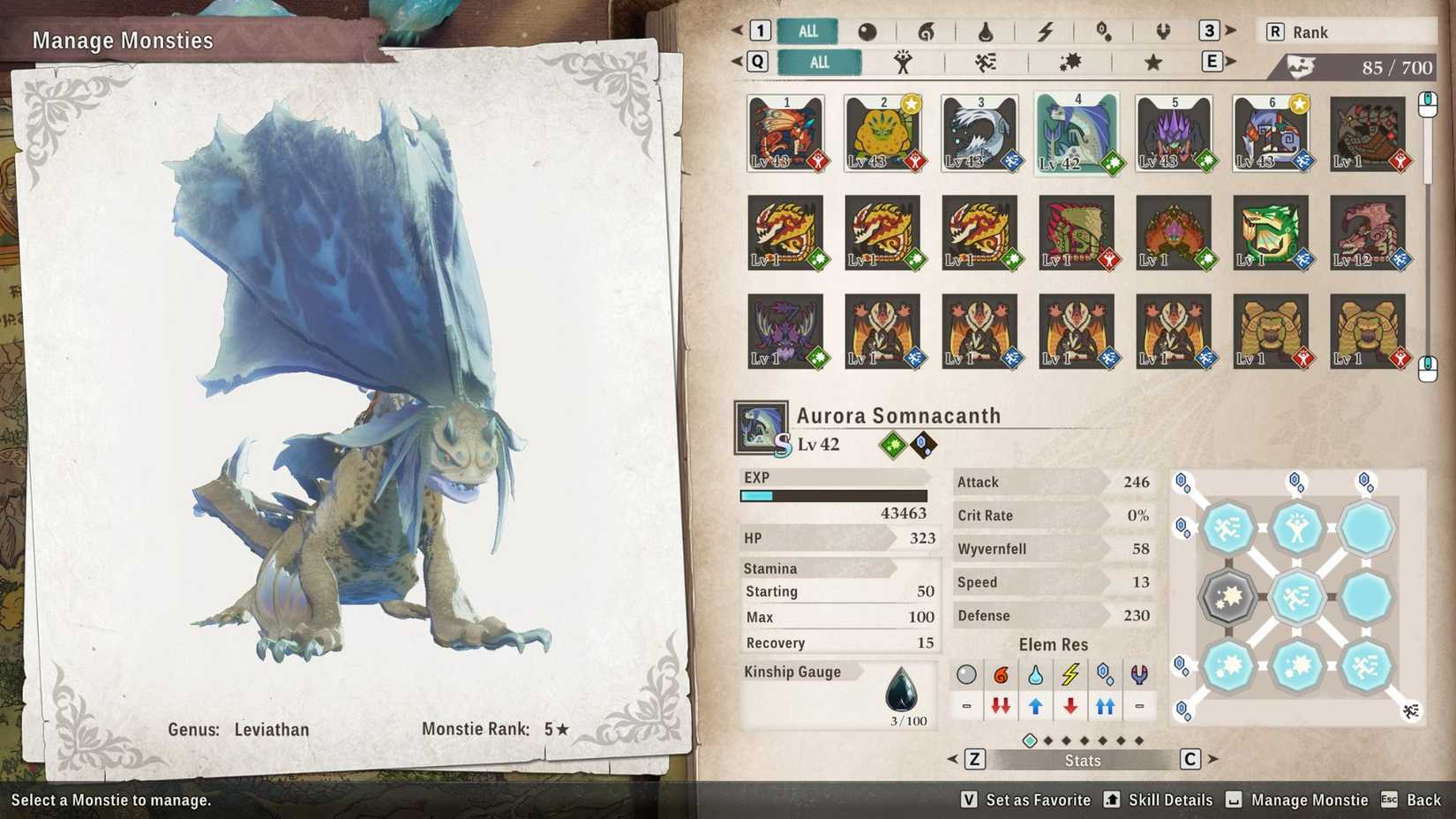
Task: Click the right arrow beside the C key
Action: 1211,759
